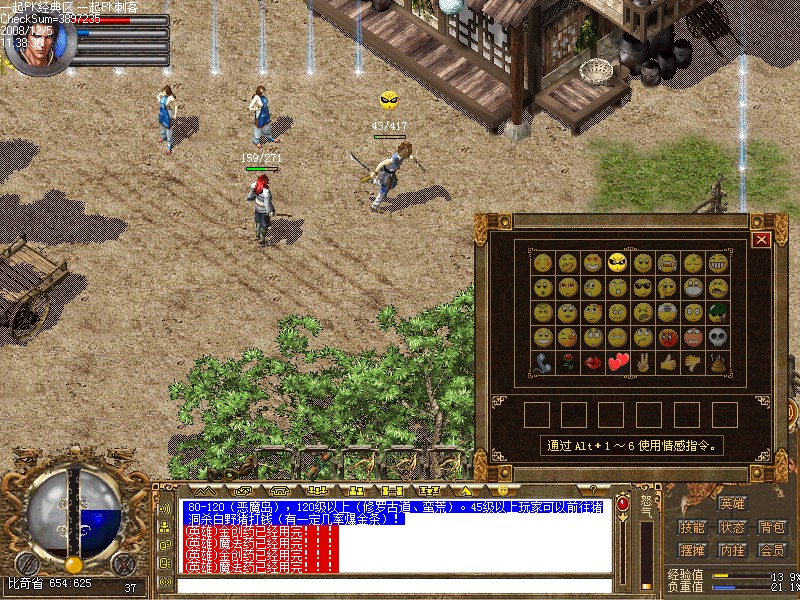
Task: Open the 摆摊 stall button
Action: coord(692,550)
